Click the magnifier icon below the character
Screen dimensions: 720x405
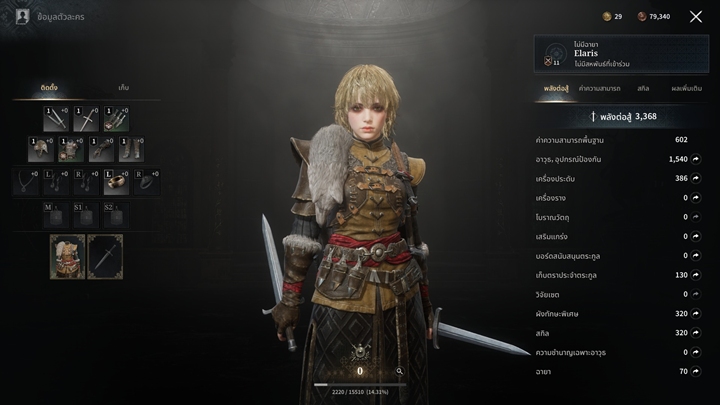click(x=399, y=371)
